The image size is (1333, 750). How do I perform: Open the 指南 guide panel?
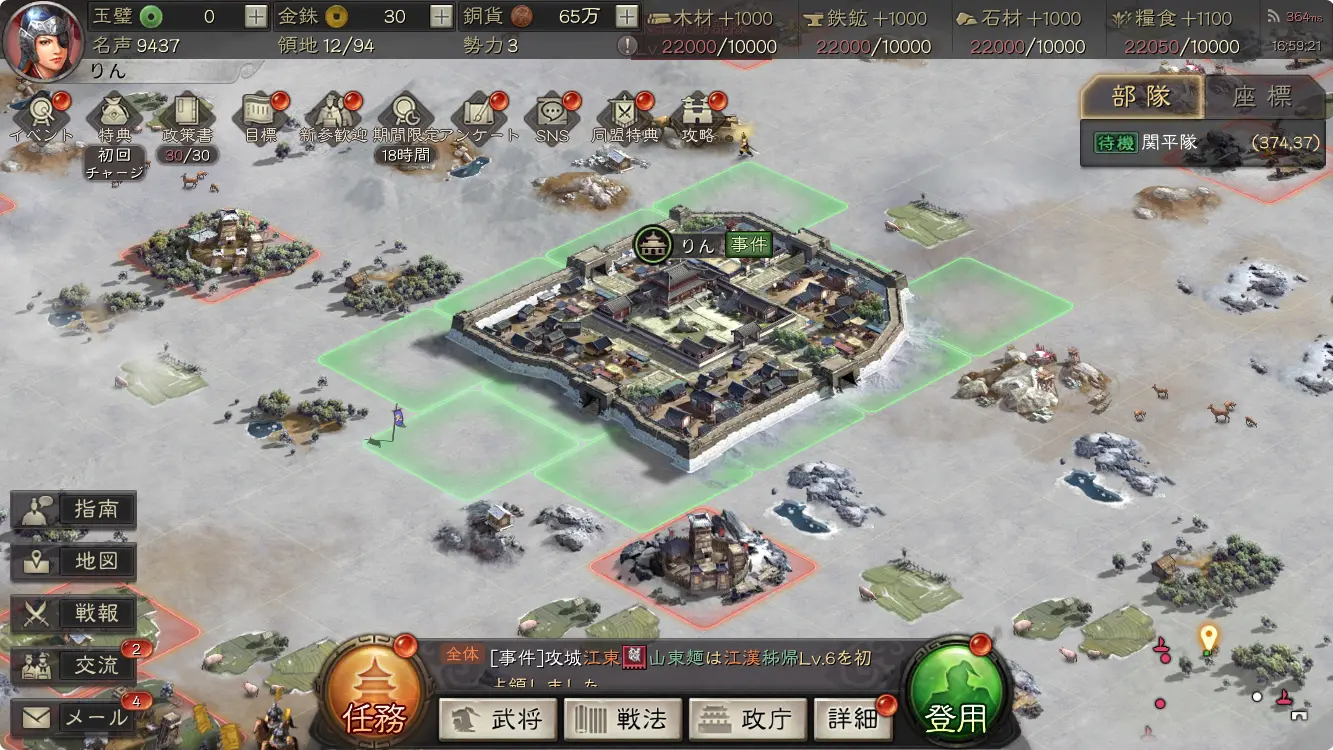pos(75,510)
